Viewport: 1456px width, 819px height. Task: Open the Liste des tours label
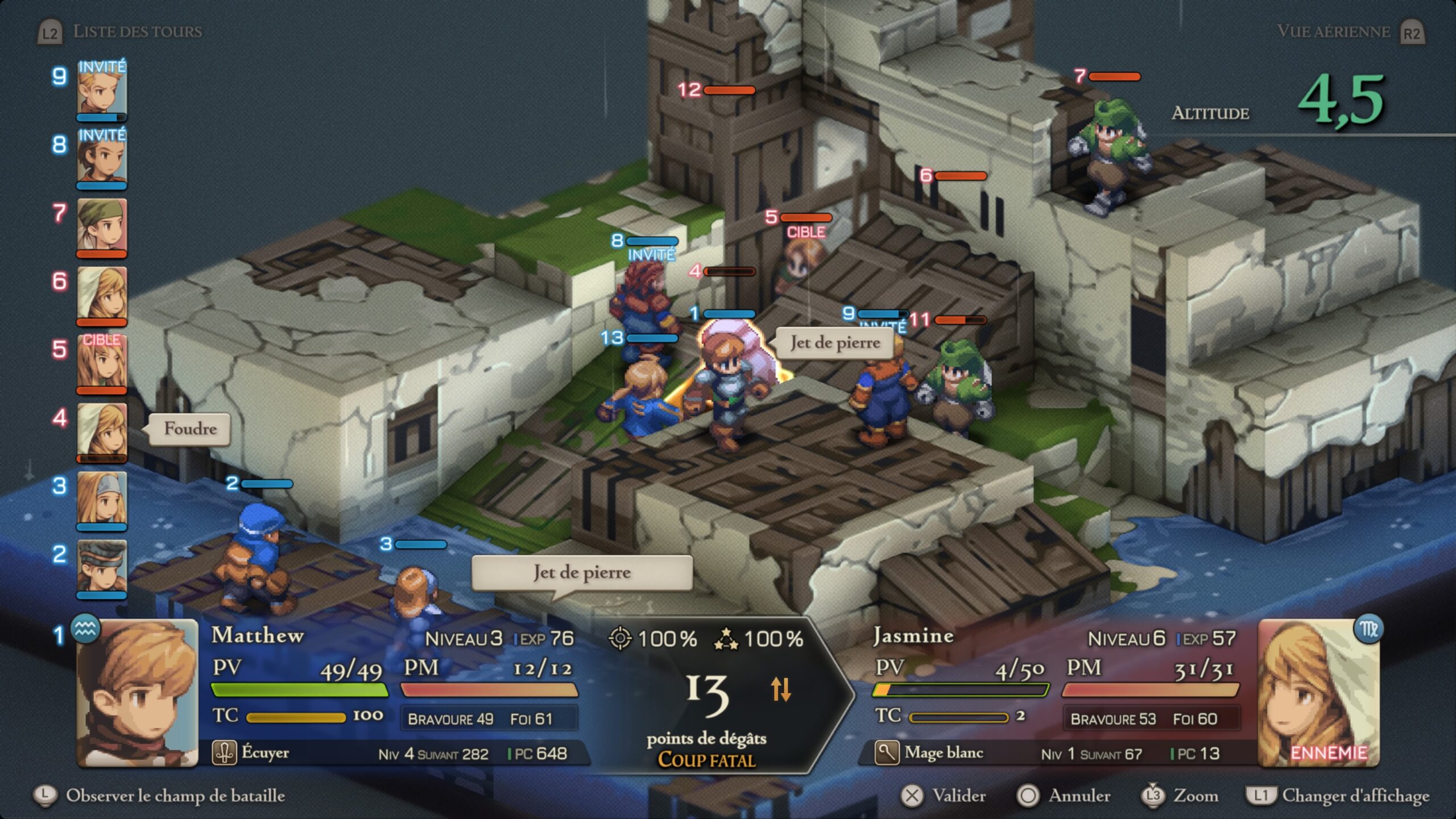click(x=136, y=31)
